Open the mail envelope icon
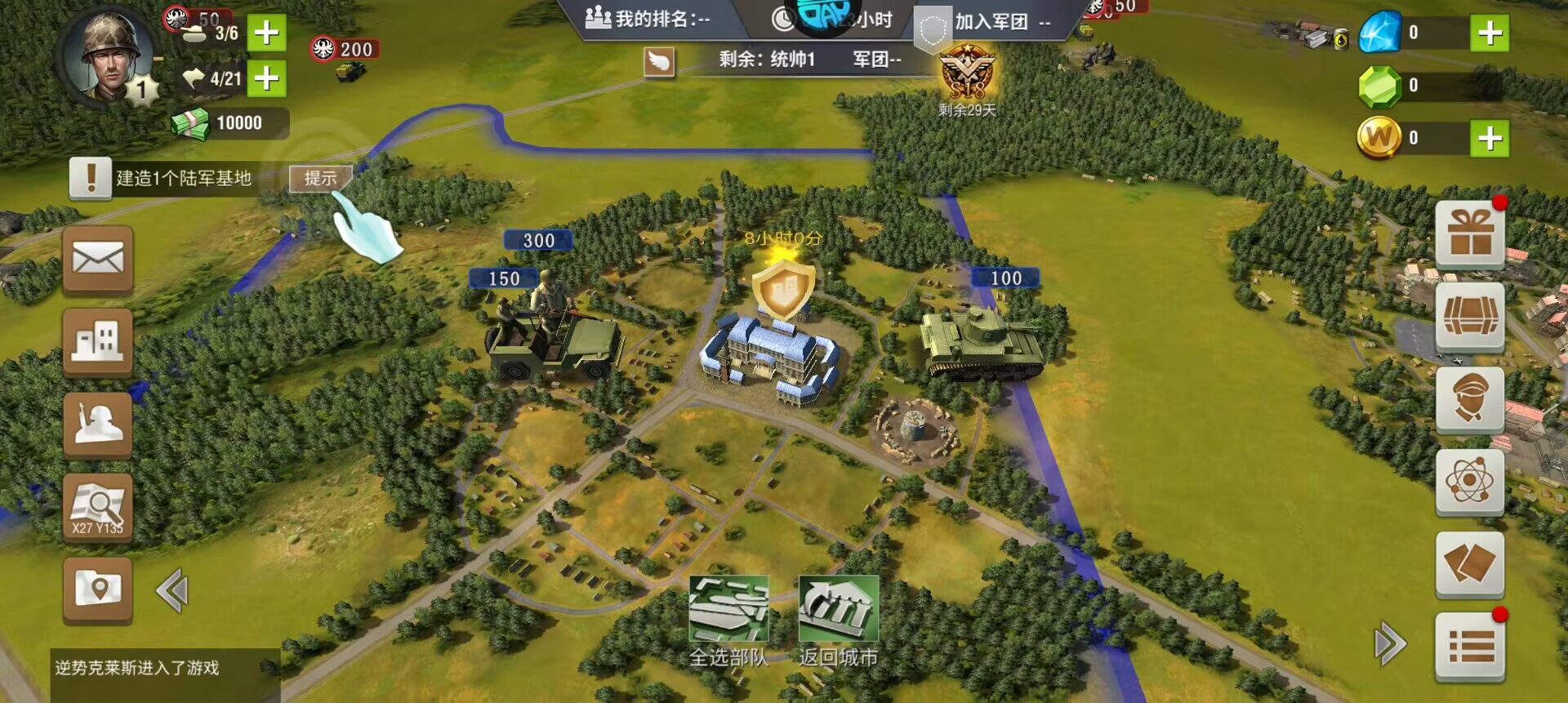Viewport: 1568px width, 703px height. tap(98, 260)
